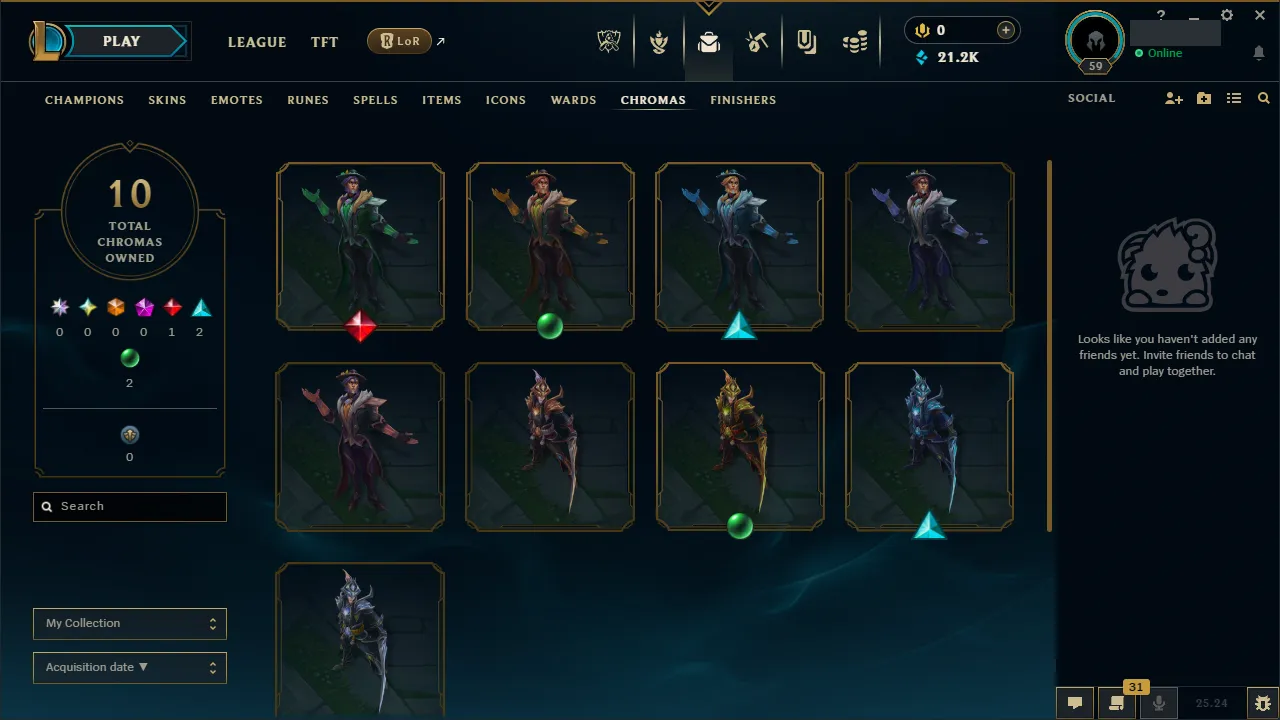This screenshot has height=720, width=1280.
Task: Report a bug with the Blitzcrank icon
Action: pyautogui.click(x=1263, y=702)
